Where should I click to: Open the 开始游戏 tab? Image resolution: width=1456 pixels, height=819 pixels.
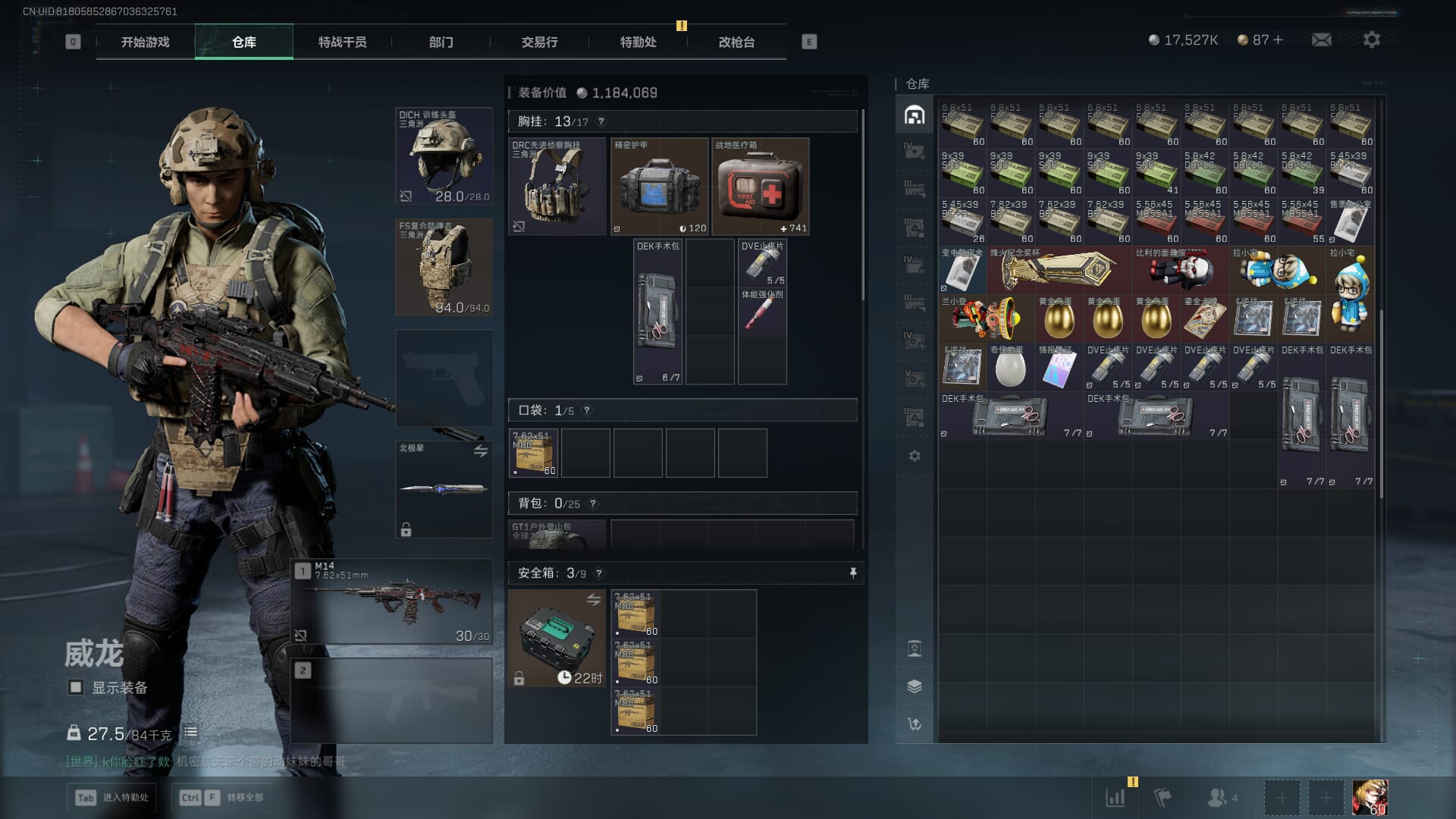coord(146,42)
